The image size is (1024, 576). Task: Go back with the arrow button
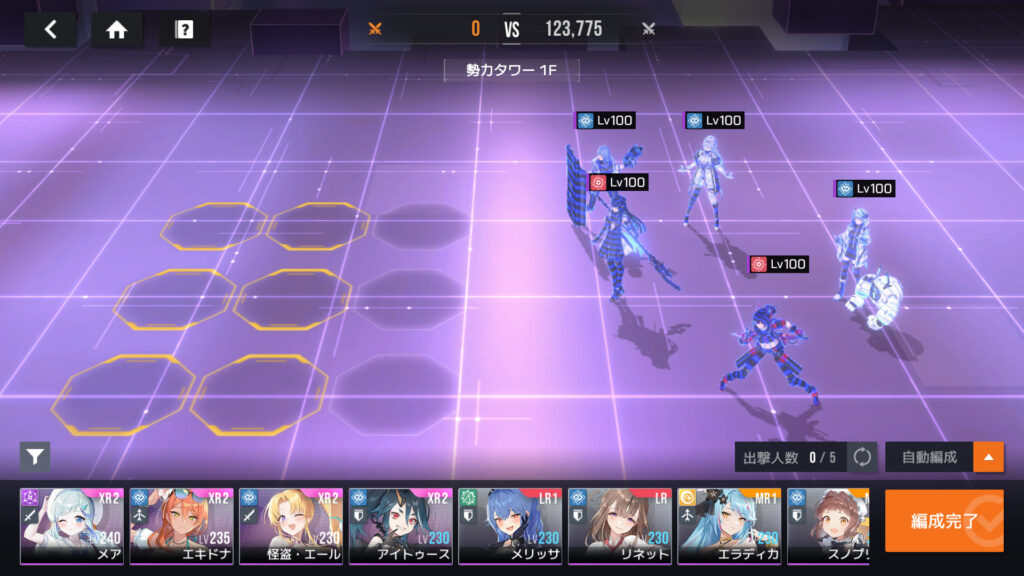click(50, 30)
